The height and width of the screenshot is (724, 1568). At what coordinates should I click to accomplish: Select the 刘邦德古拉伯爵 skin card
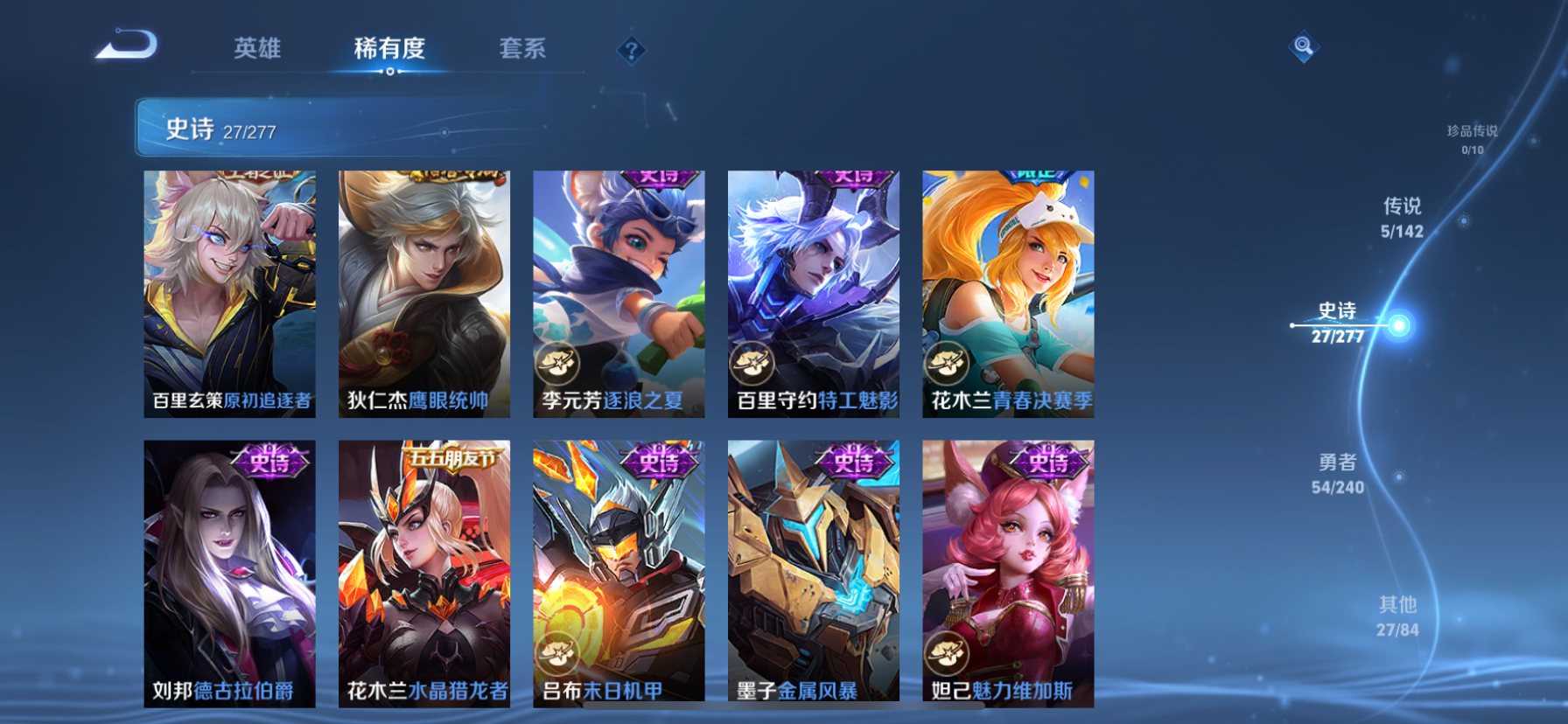click(229, 573)
